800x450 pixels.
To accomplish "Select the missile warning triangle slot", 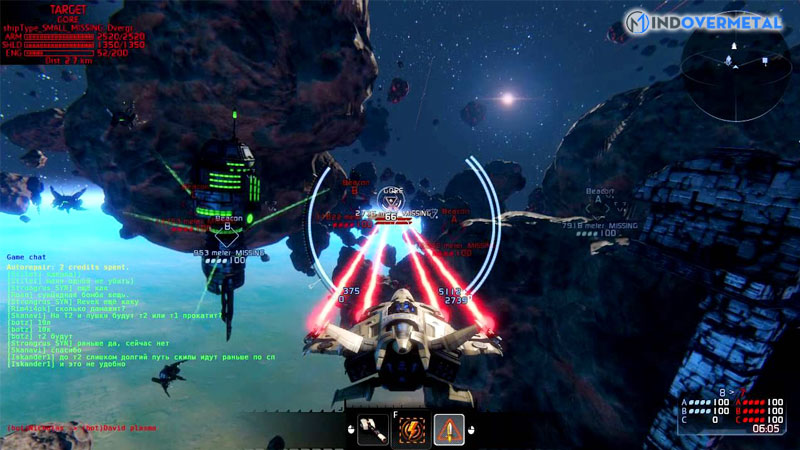I will 449,429.
